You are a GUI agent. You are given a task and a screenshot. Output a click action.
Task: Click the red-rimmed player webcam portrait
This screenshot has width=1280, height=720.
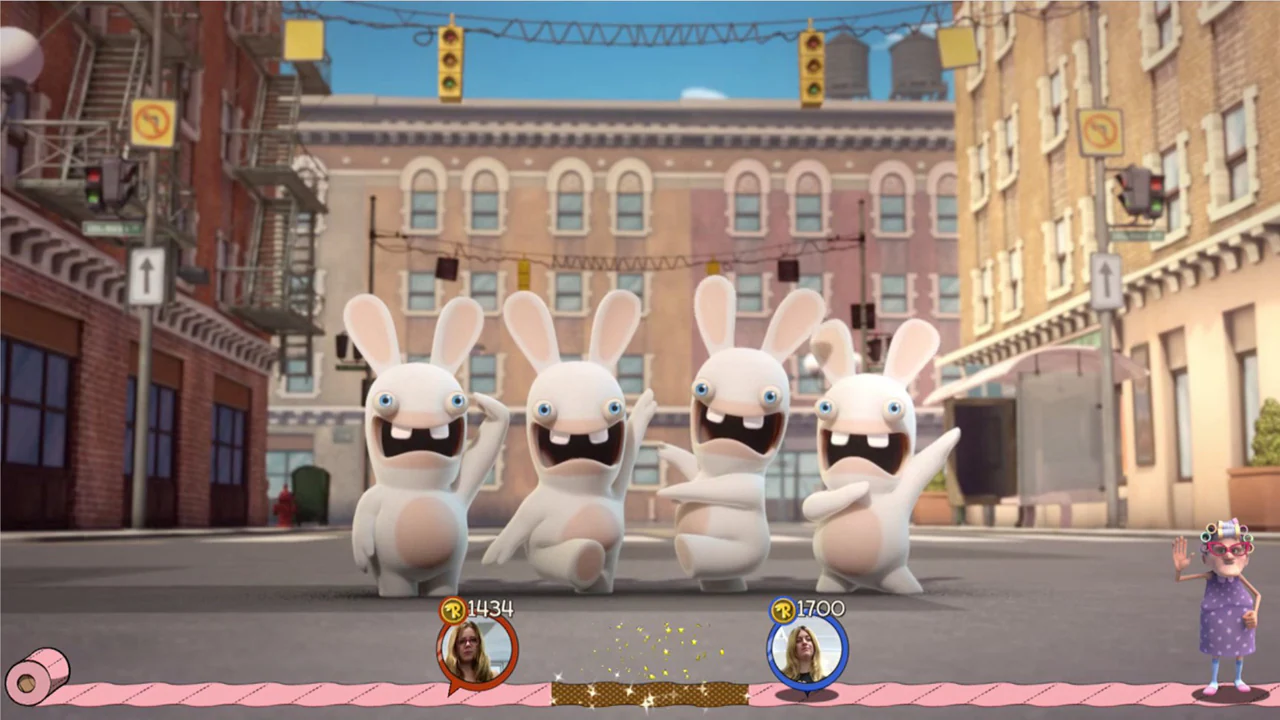476,650
